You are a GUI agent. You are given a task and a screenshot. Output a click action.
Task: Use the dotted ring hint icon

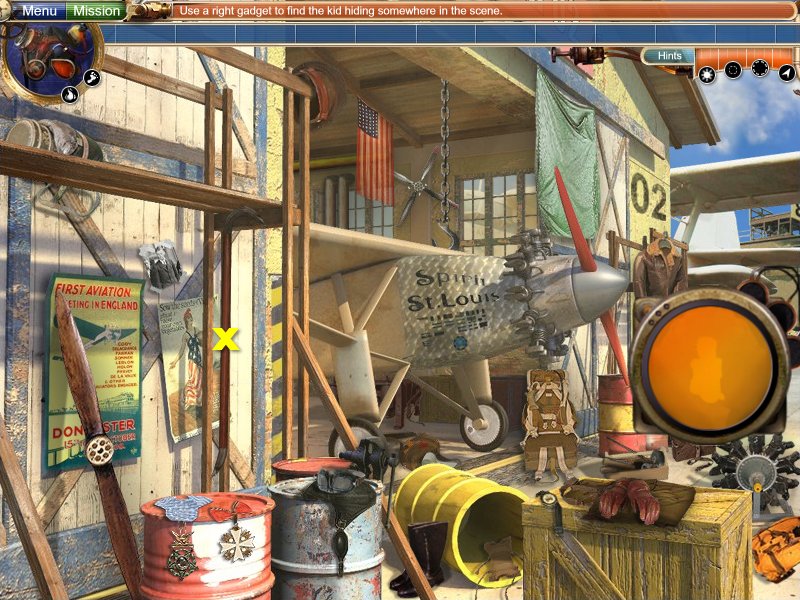[733, 70]
